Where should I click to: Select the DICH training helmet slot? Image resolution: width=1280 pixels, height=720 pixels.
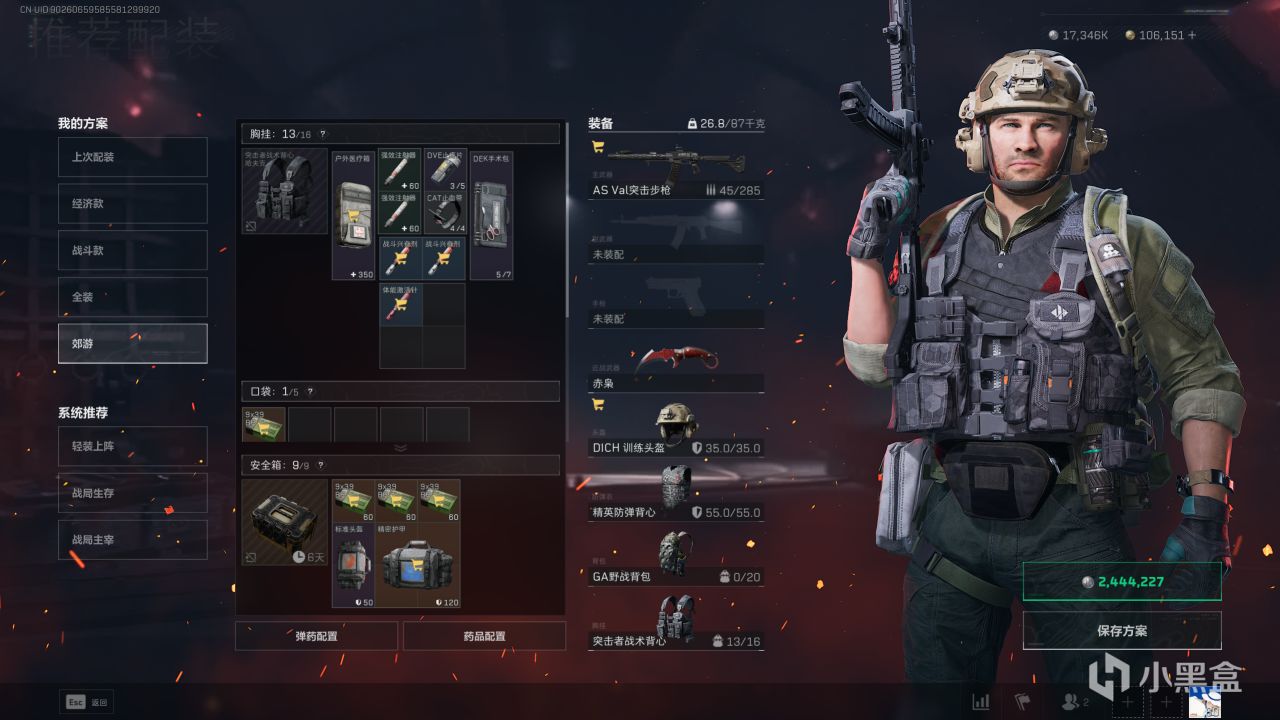[676, 430]
